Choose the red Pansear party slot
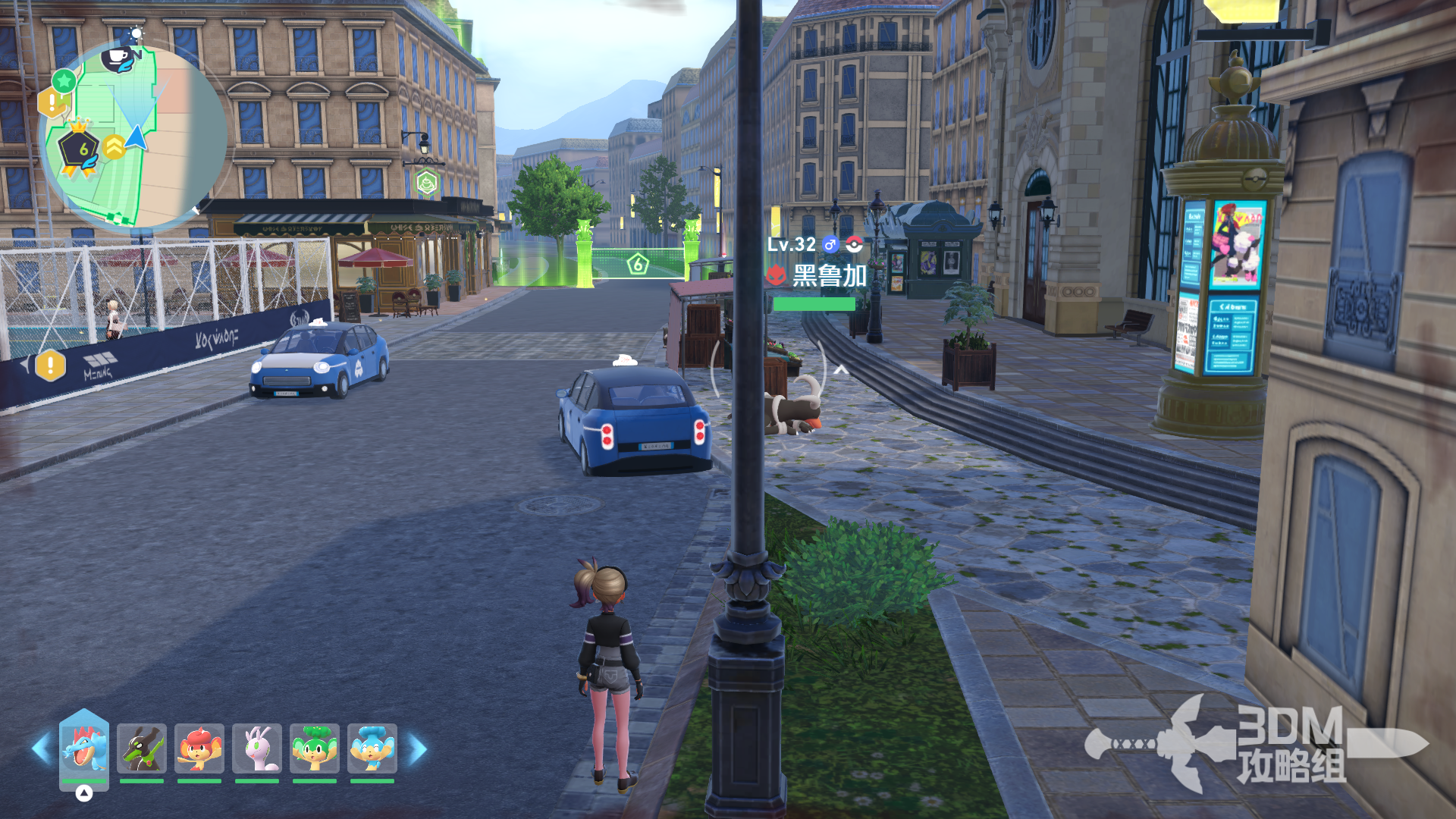The height and width of the screenshot is (819, 1456). (199, 748)
